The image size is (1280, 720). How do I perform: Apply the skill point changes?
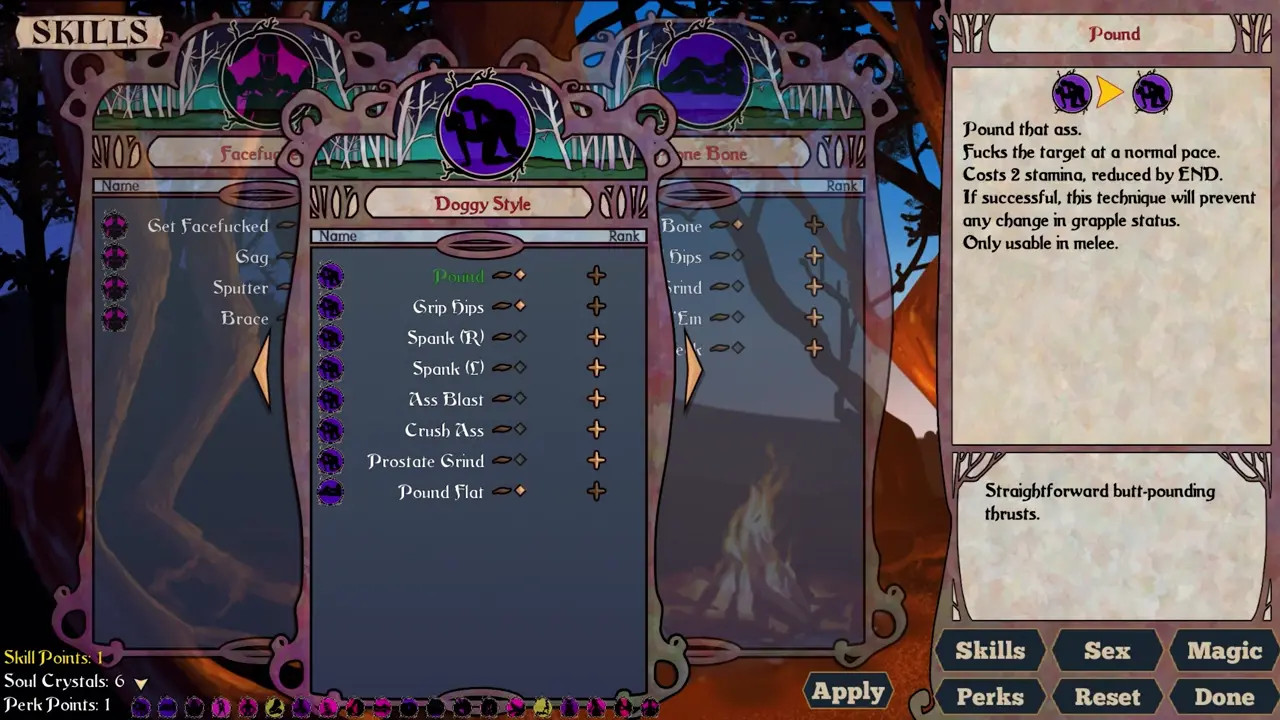(848, 691)
